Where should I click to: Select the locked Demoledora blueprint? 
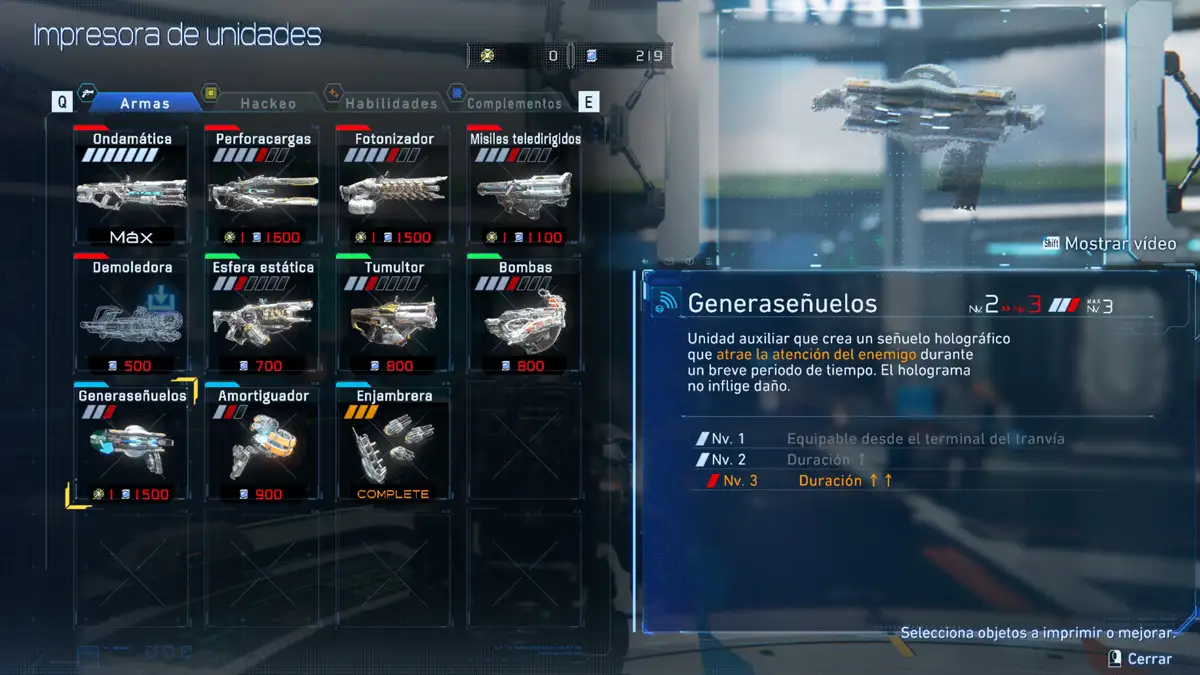pyautogui.click(x=132, y=314)
